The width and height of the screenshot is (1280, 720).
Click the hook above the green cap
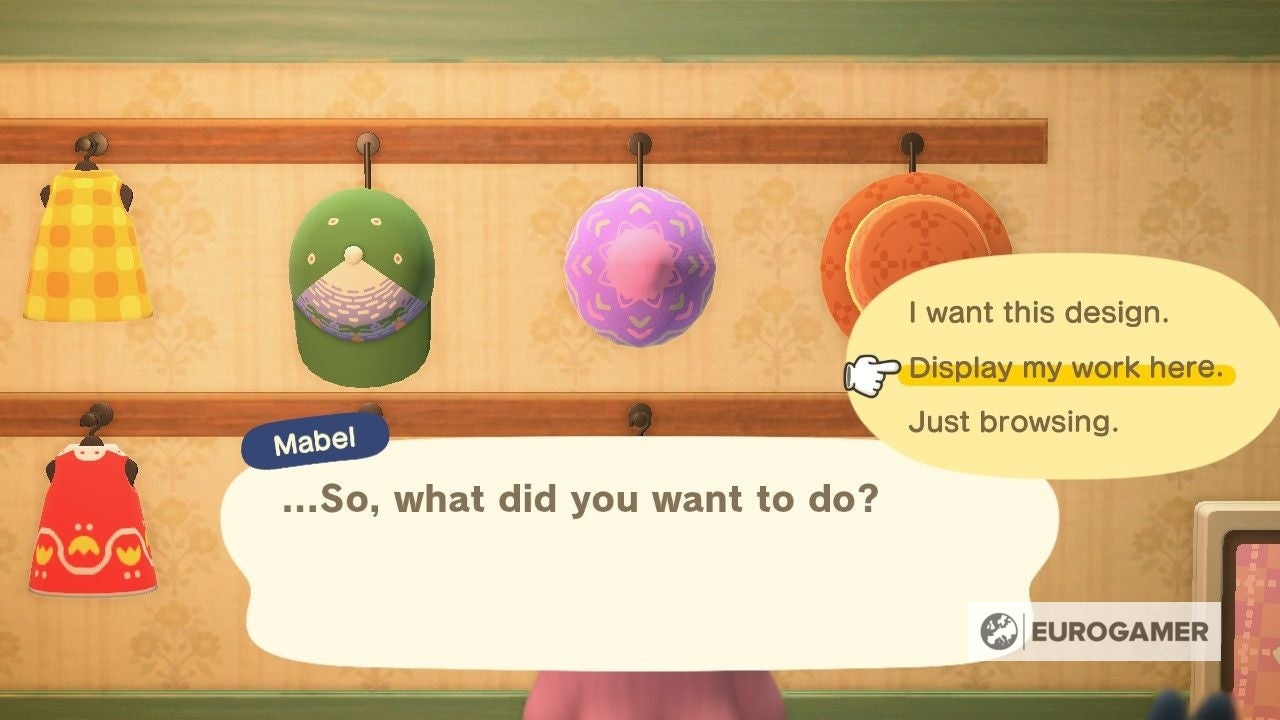pyautogui.click(x=365, y=145)
